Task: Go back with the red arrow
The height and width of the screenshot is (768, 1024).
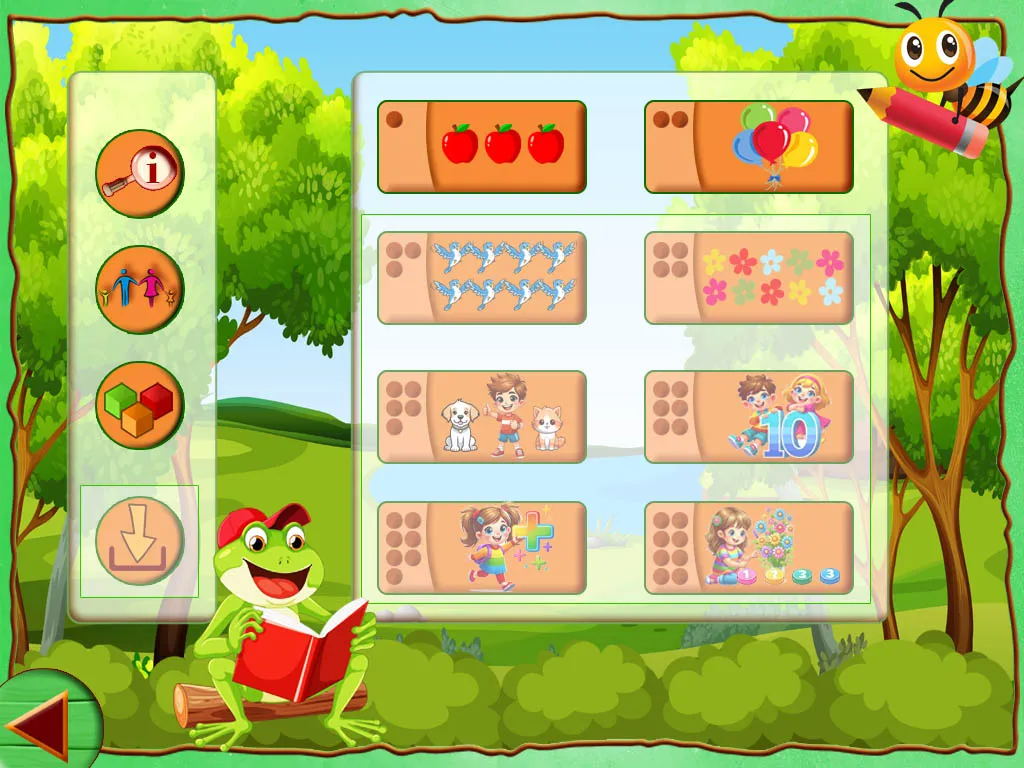Action: 38,725
